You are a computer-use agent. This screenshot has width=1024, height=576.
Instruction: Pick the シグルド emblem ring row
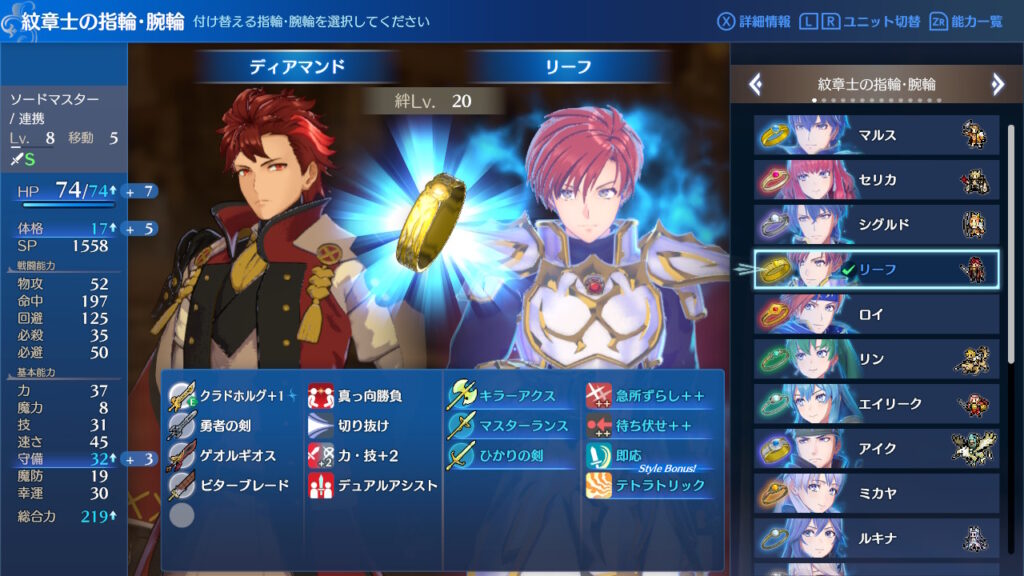(x=875, y=224)
